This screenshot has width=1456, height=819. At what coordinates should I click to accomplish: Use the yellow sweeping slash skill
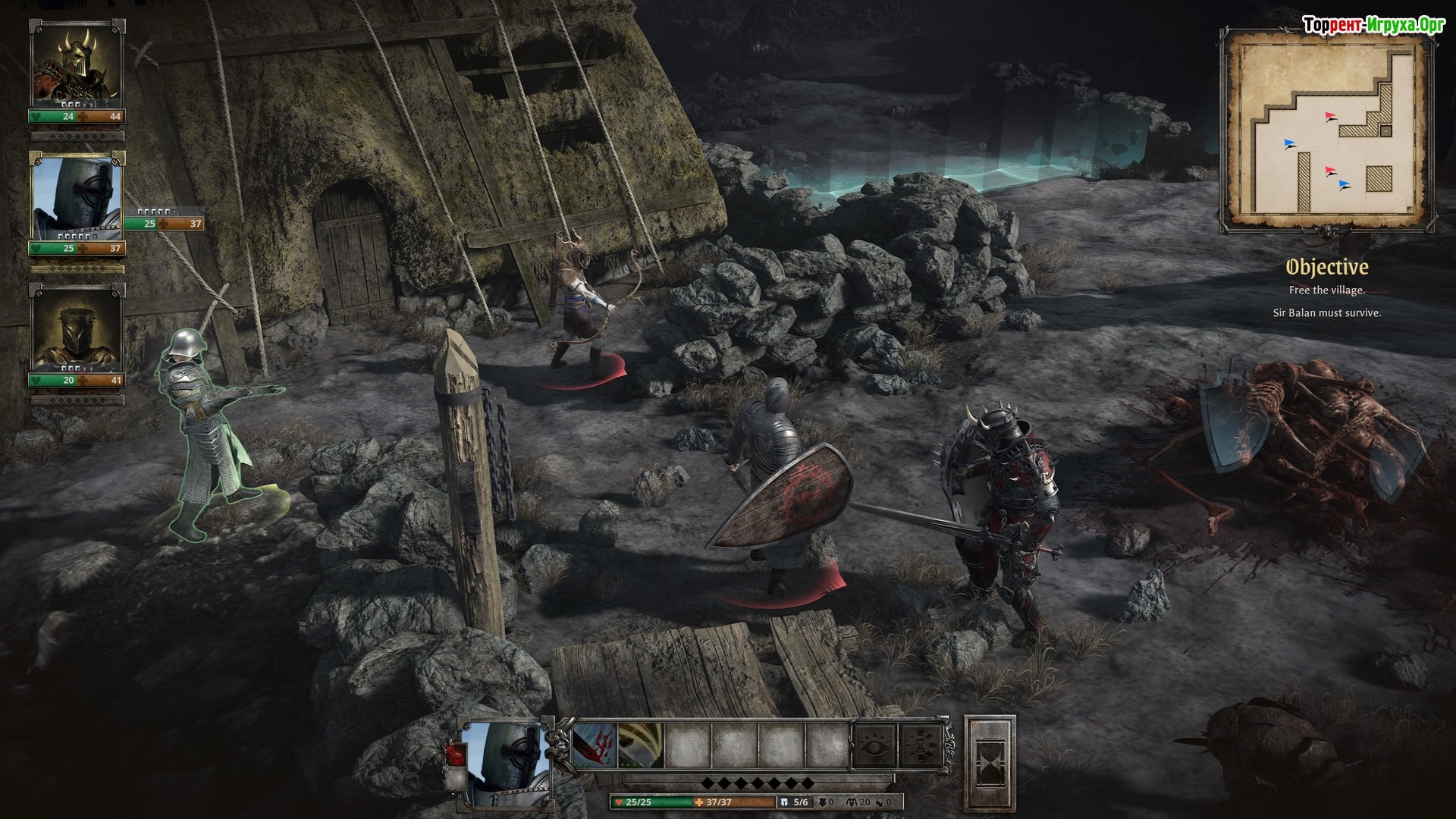(641, 745)
